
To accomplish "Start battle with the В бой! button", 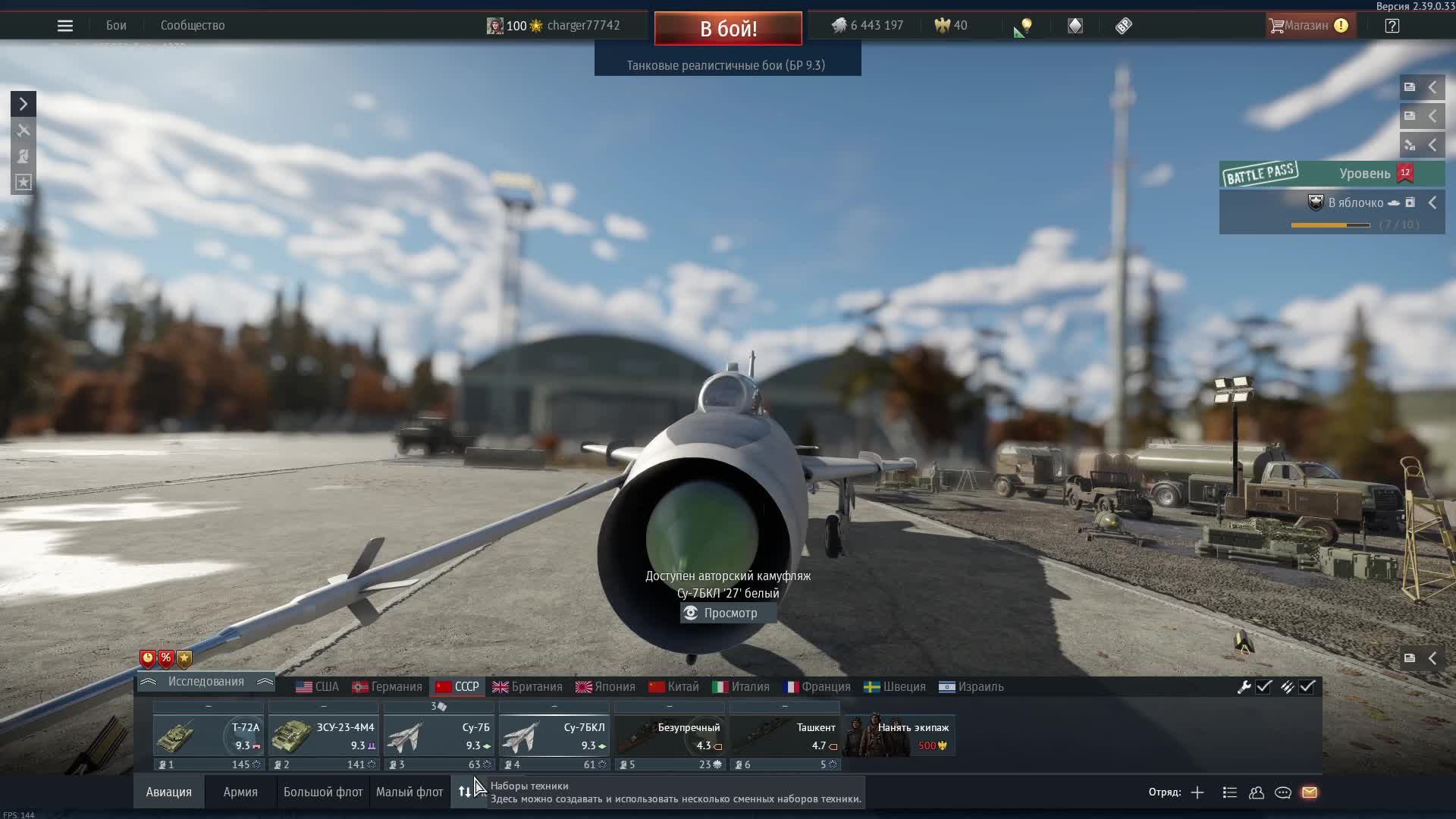I will 728,29.
